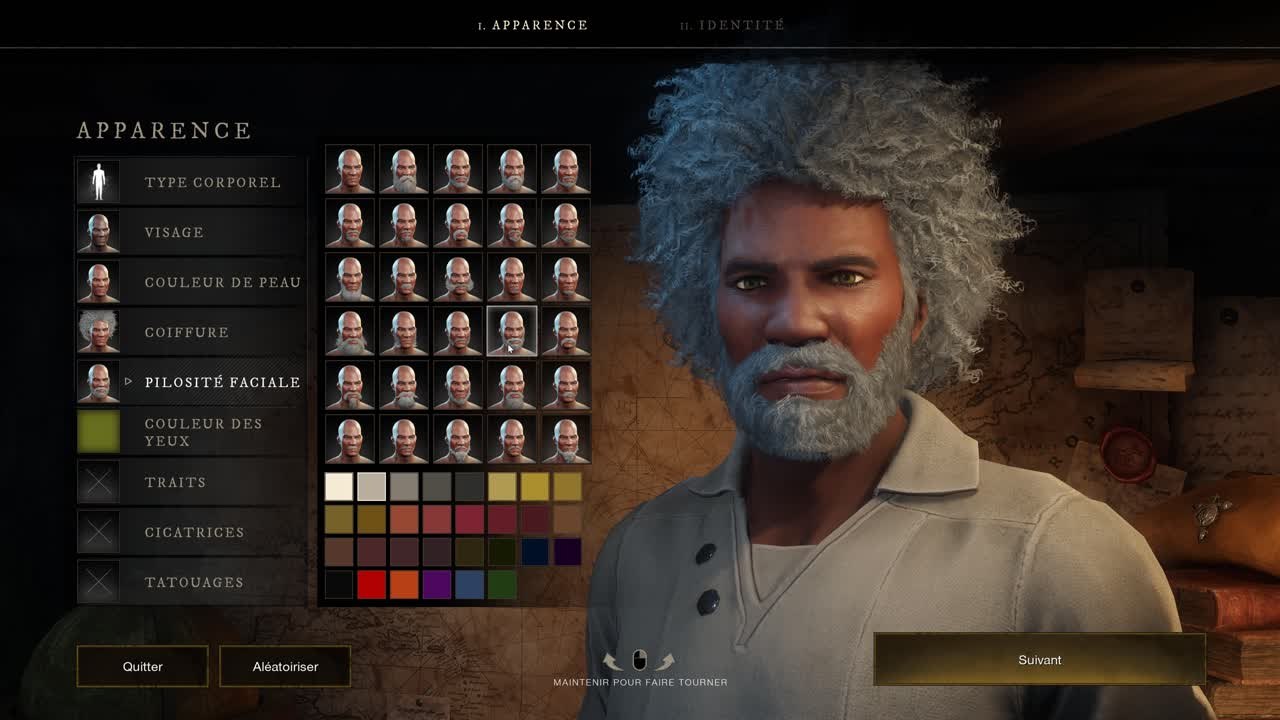Choose the purple hair color swatch
Image resolution: width=1280 pixels, height=720 pixels.
pyautogui.click(x=437, y=585)
